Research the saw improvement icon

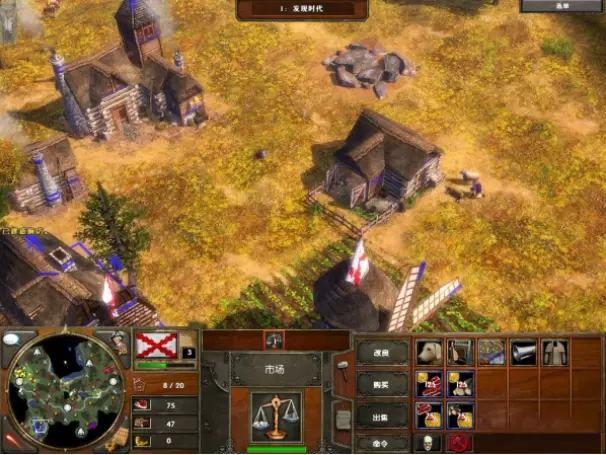[460, 352]
